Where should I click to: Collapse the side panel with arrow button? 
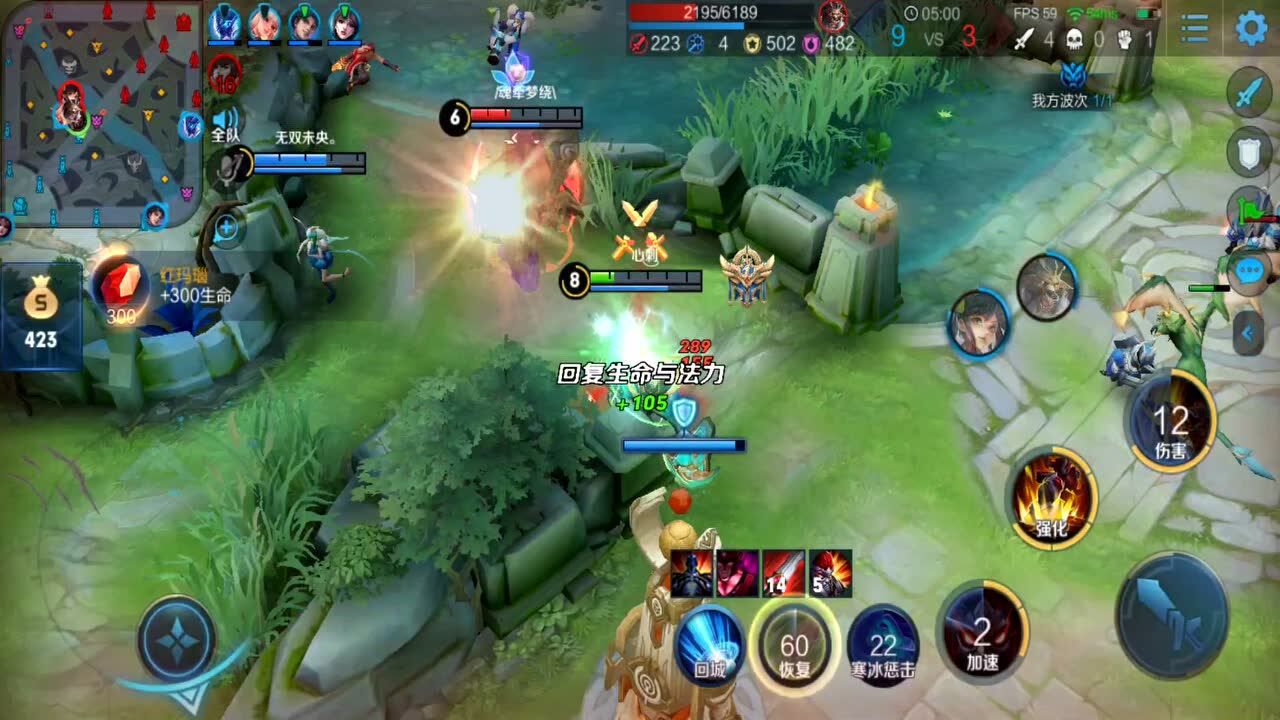pos(1248,333)
